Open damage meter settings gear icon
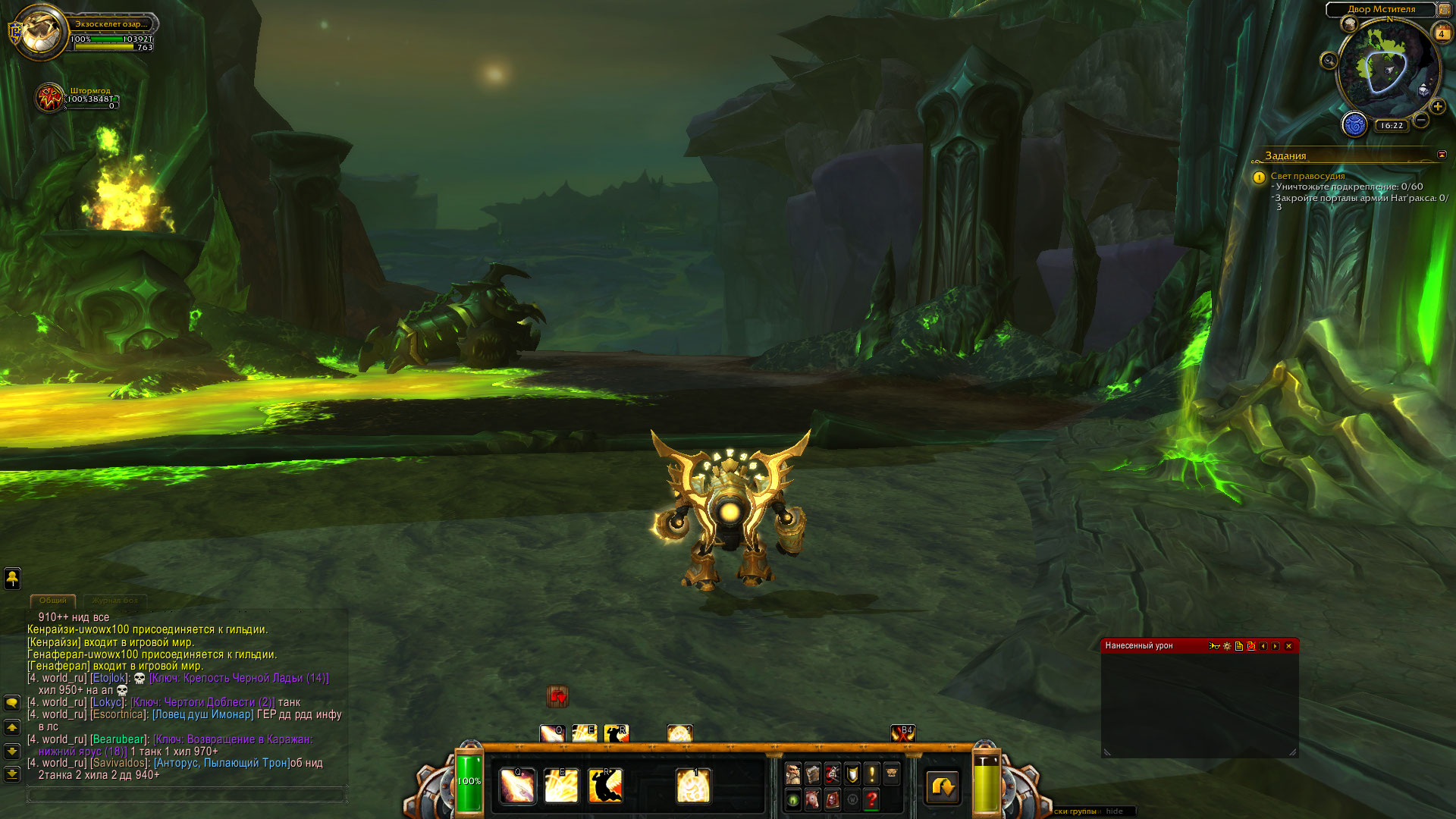Viewport: 1456px width, 819px height. (1227, 646)
